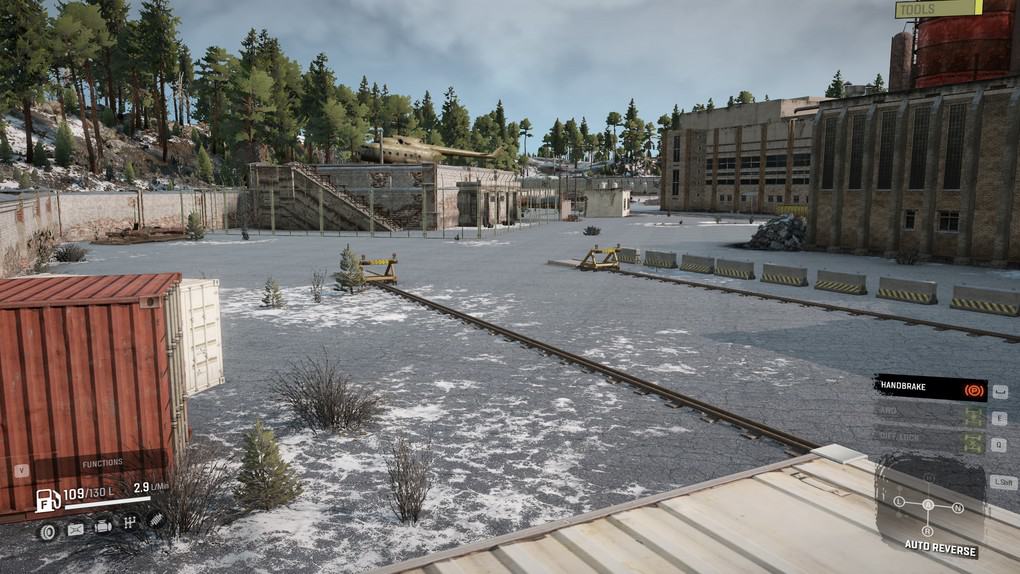Click the gearbox status icon
This screenshot has width=1020, height=574.
click(129, 522)
